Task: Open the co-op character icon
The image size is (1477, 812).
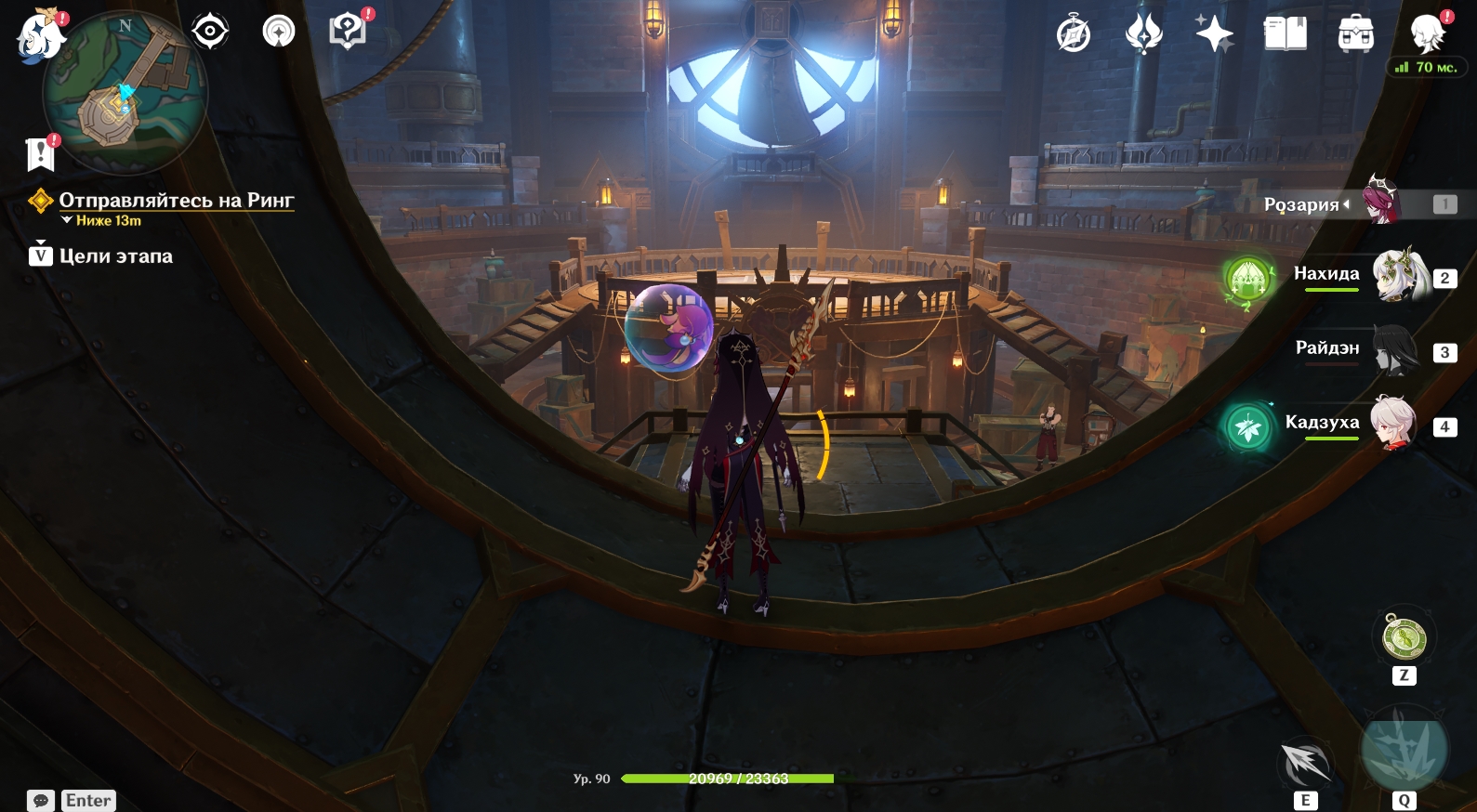Action: point(1427,34)
